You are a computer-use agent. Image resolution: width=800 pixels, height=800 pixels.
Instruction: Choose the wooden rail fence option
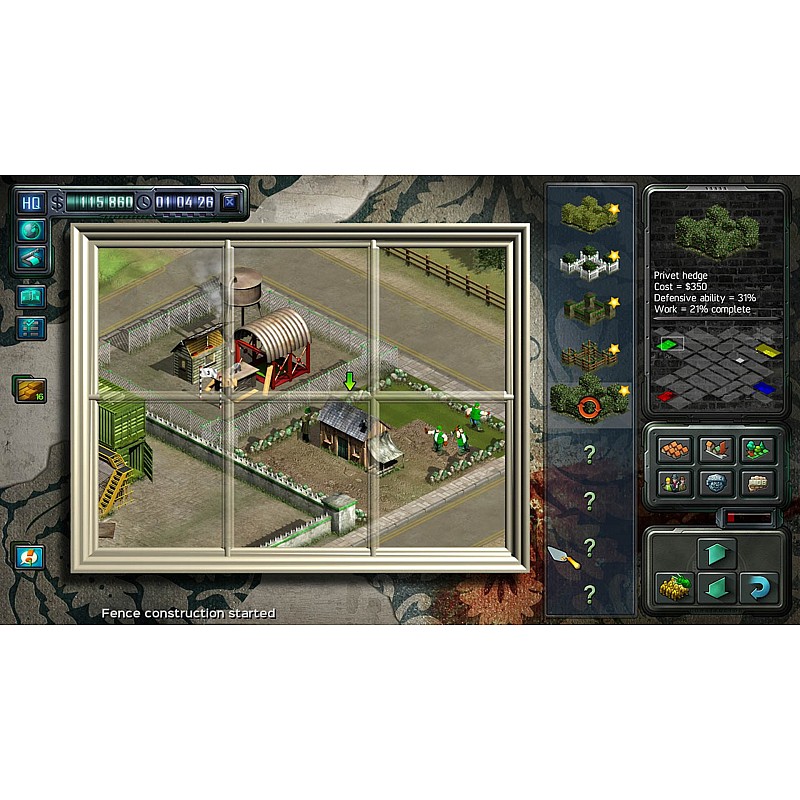click(x=589, y=354)
